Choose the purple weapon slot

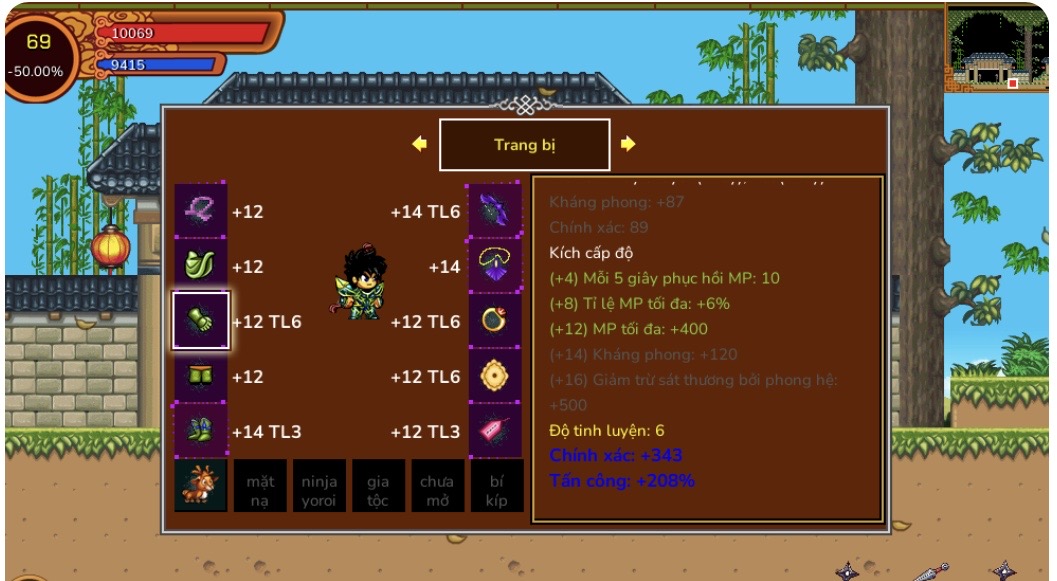pos(495,211)
